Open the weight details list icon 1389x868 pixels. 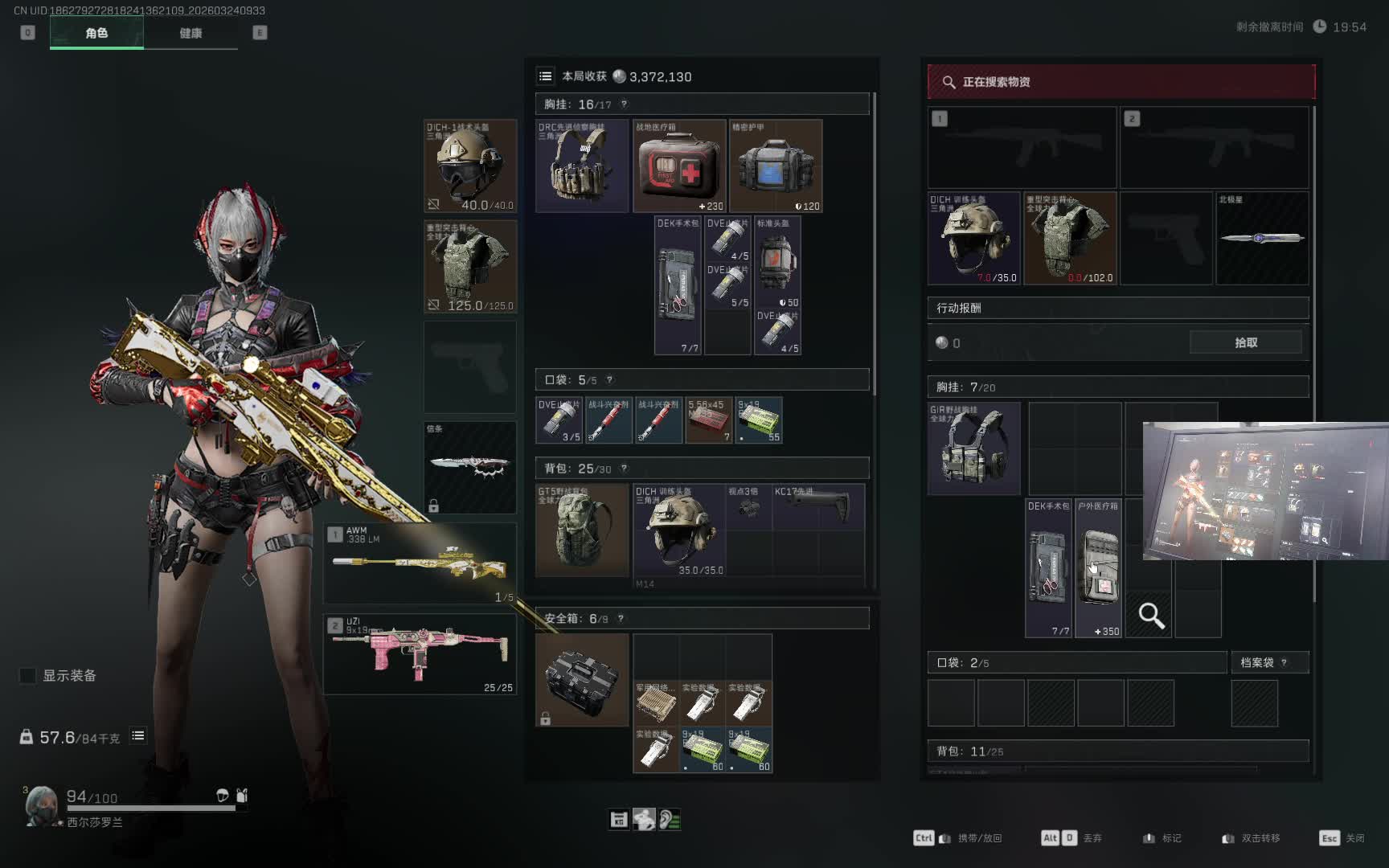pyautogui.click(x=138, y=735)
